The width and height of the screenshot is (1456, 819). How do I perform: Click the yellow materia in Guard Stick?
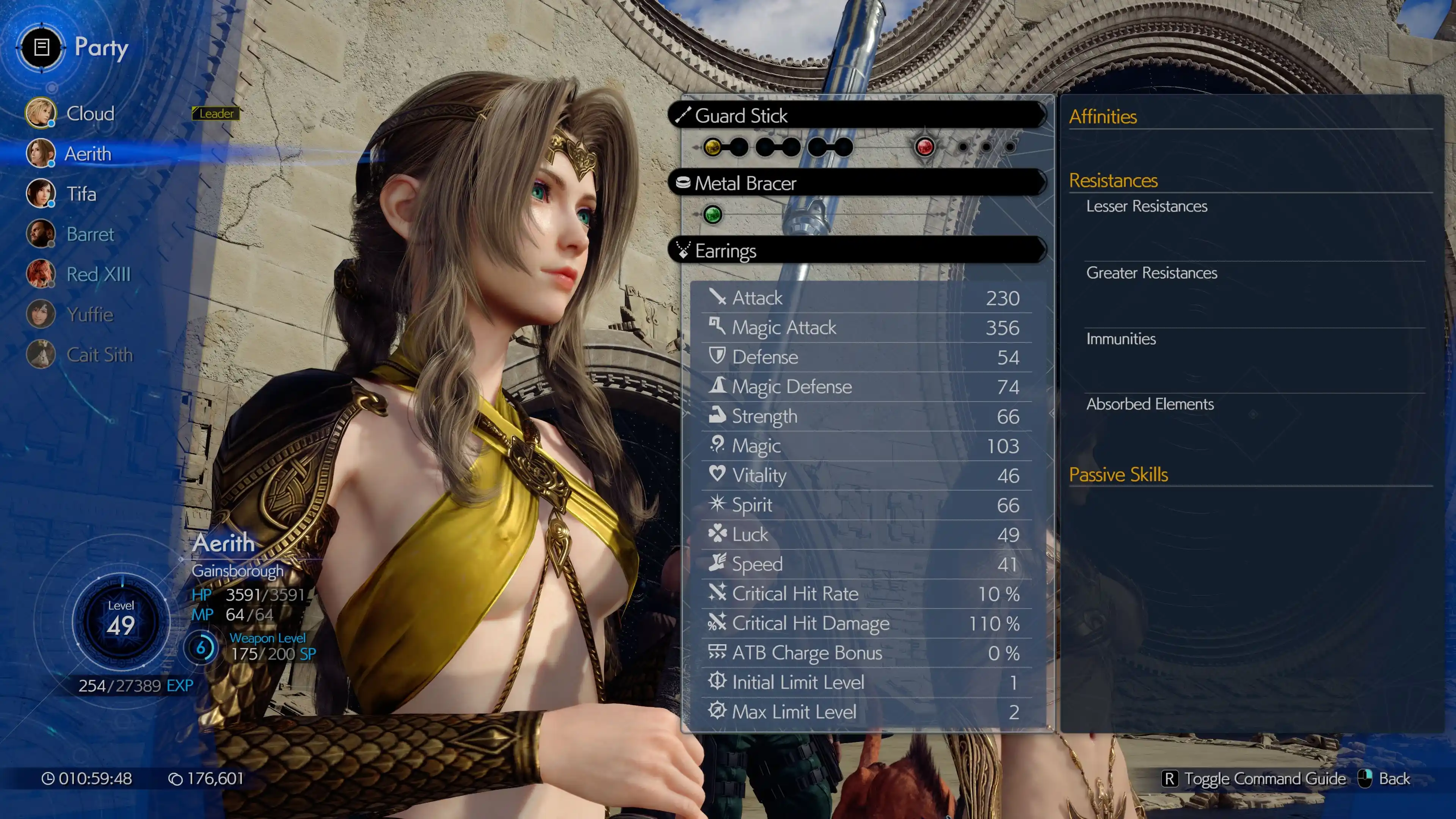pos(712,147)
